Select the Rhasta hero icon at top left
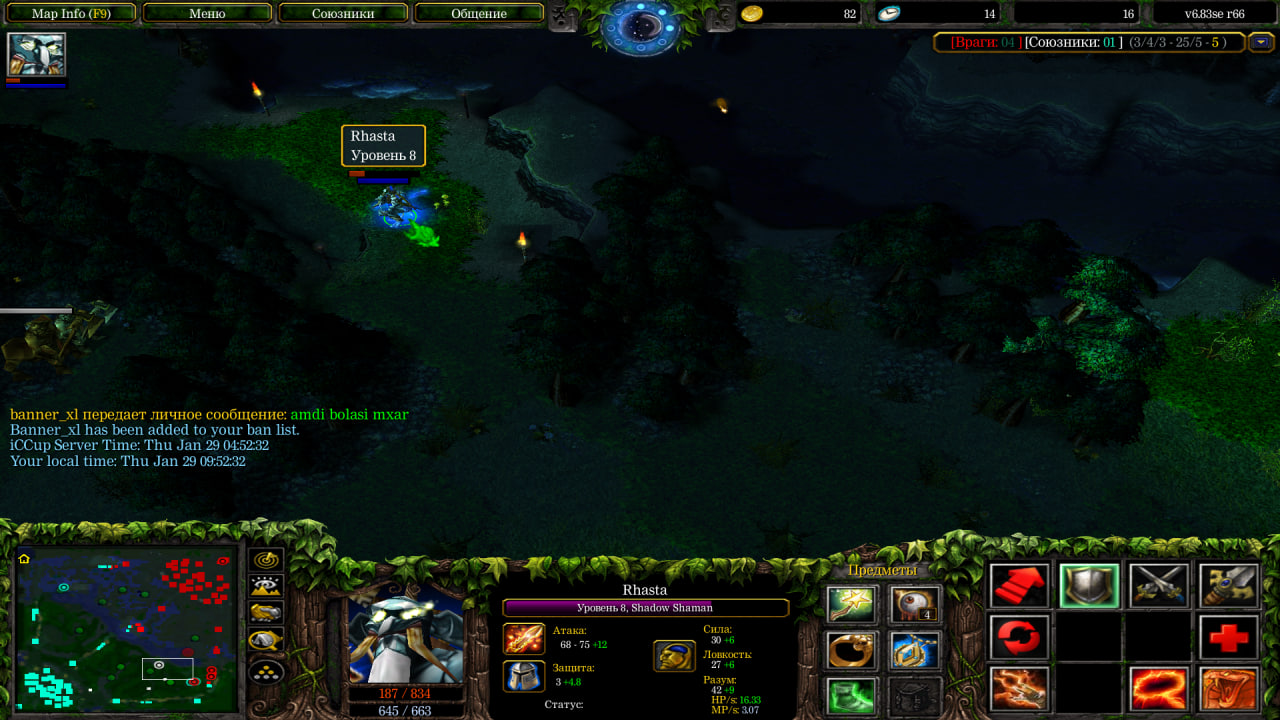The height and width of the screenshot is (720, 1280). (37, 54)
